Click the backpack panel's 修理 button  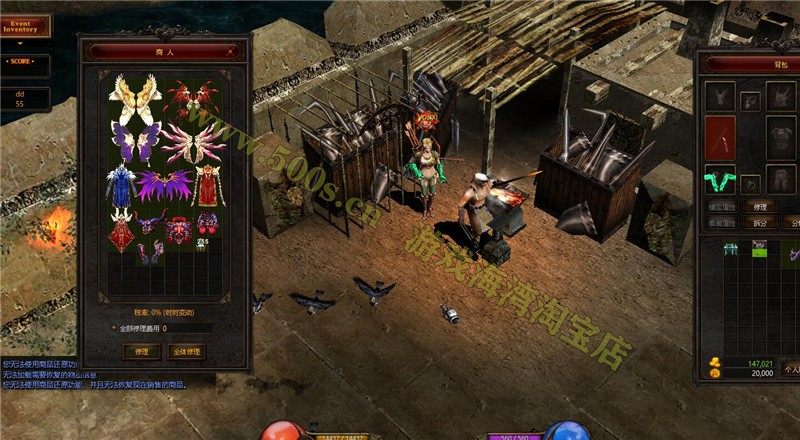759,206
